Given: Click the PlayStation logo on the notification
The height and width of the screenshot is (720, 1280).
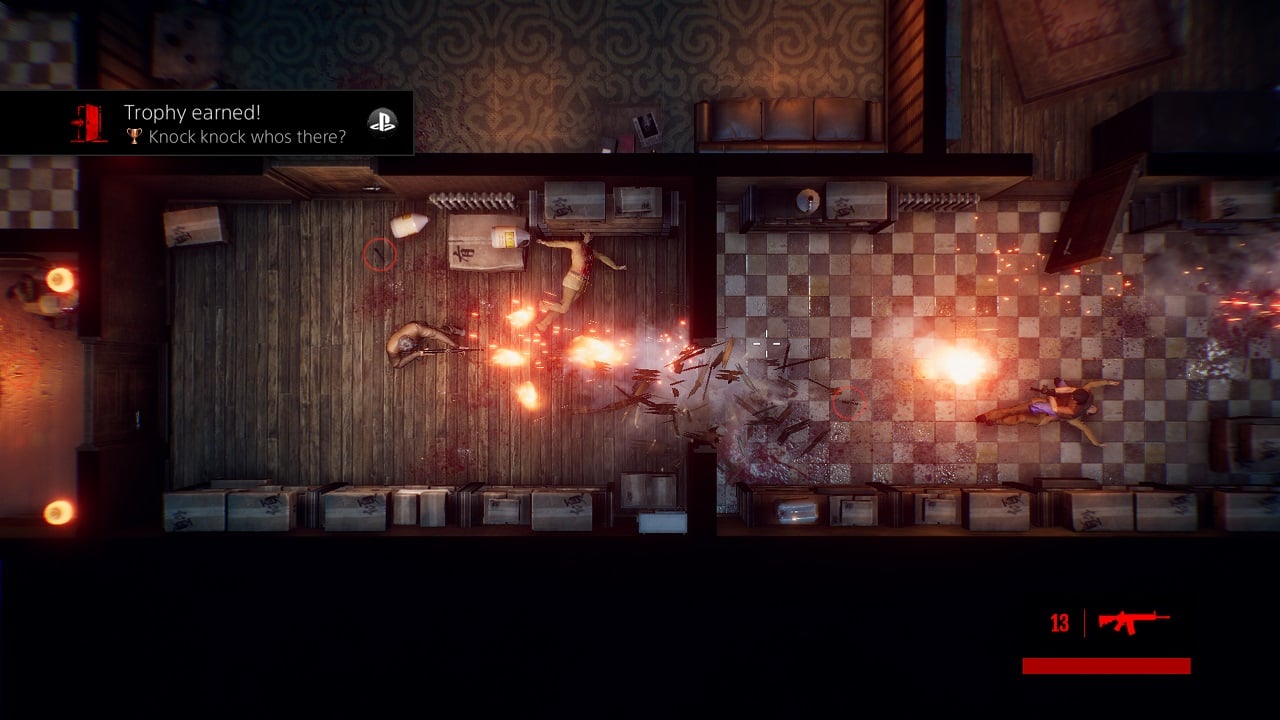Looking at the screenshot, I should point(382,122).
